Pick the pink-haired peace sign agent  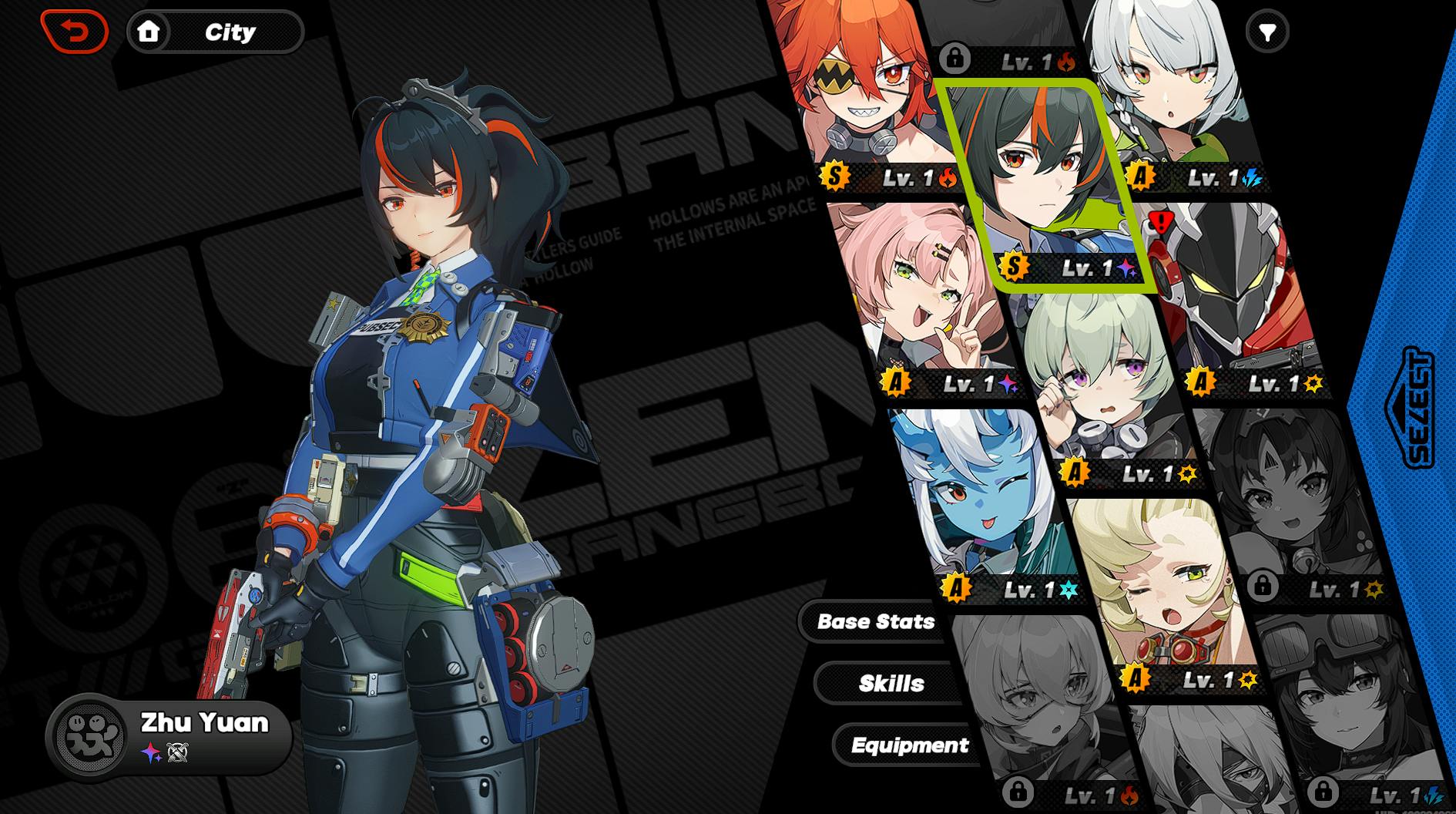pos(924,301)
